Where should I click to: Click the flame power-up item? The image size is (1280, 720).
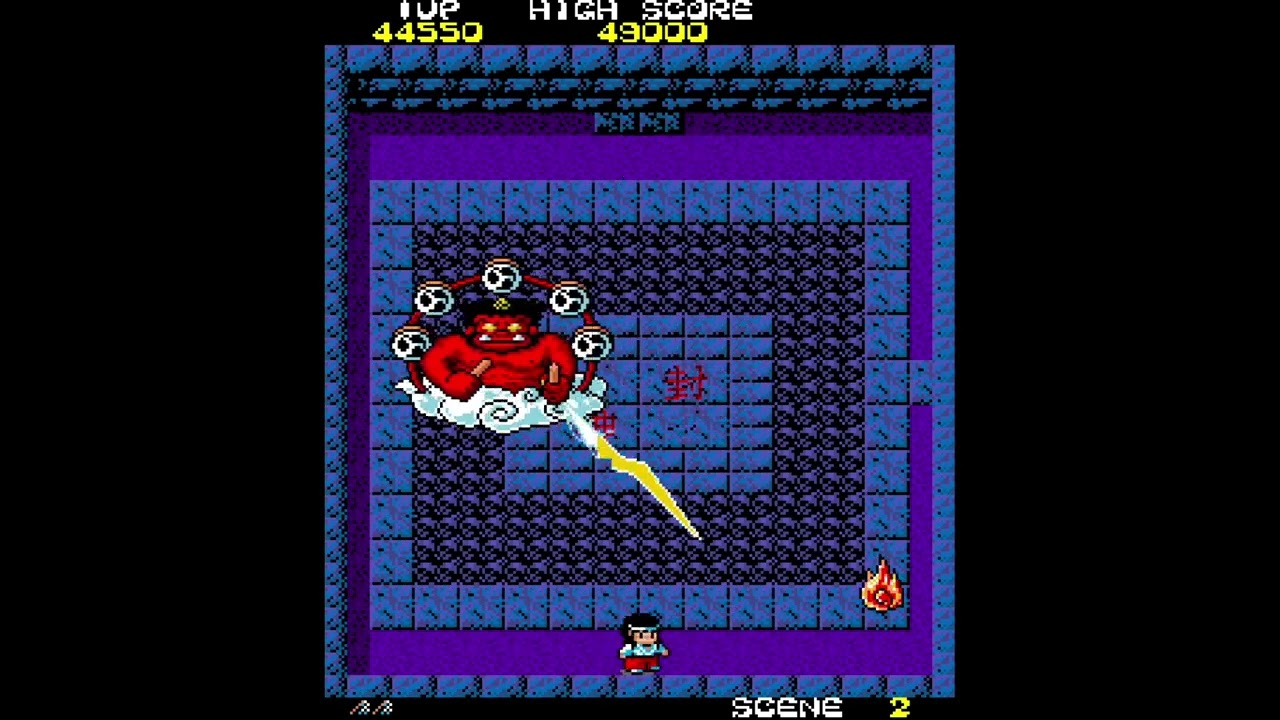click(x=879, y=581)
